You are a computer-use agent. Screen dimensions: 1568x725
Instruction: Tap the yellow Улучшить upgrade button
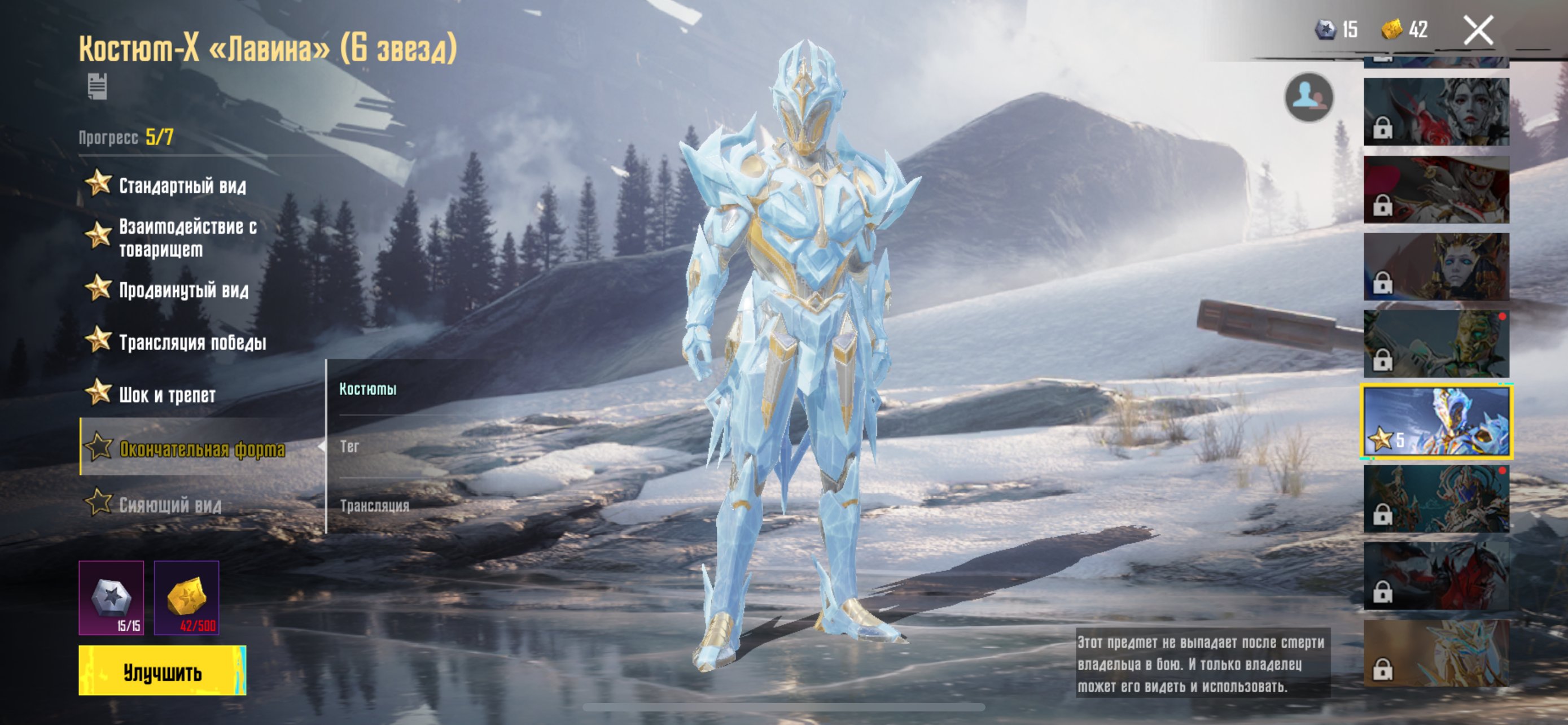(162, 670)
